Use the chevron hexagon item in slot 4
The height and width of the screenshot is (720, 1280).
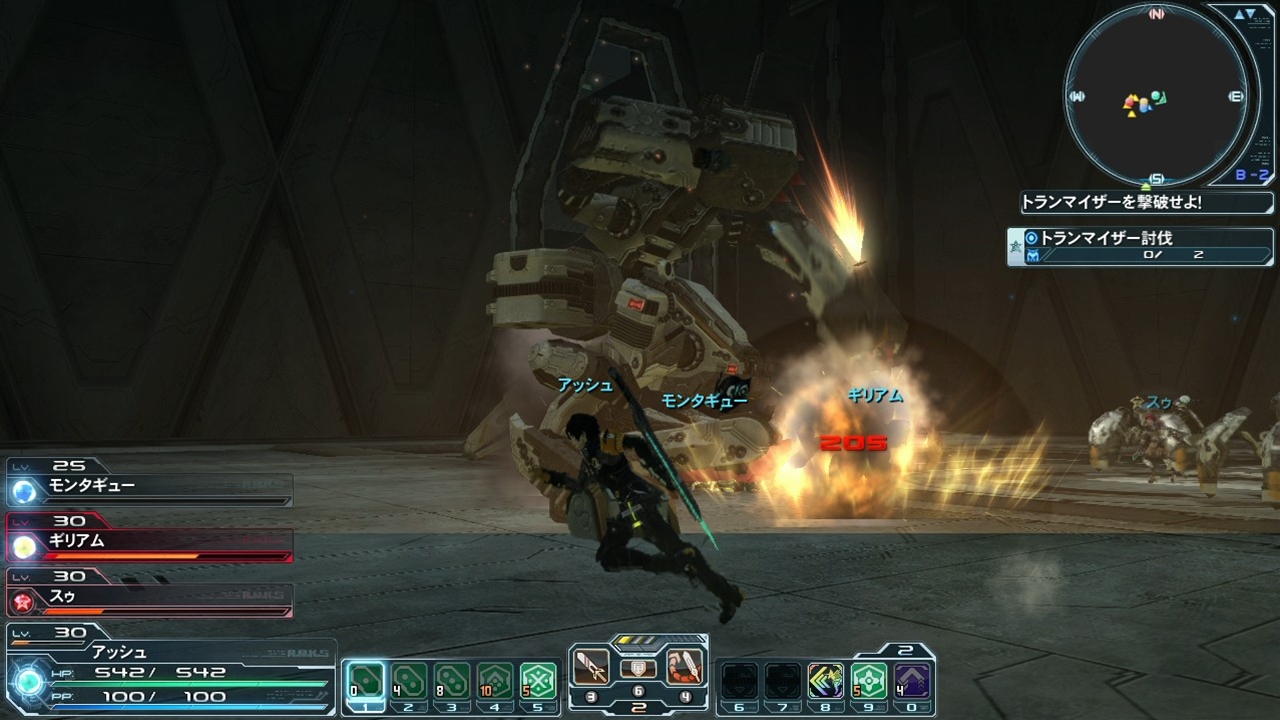[495, 681]
